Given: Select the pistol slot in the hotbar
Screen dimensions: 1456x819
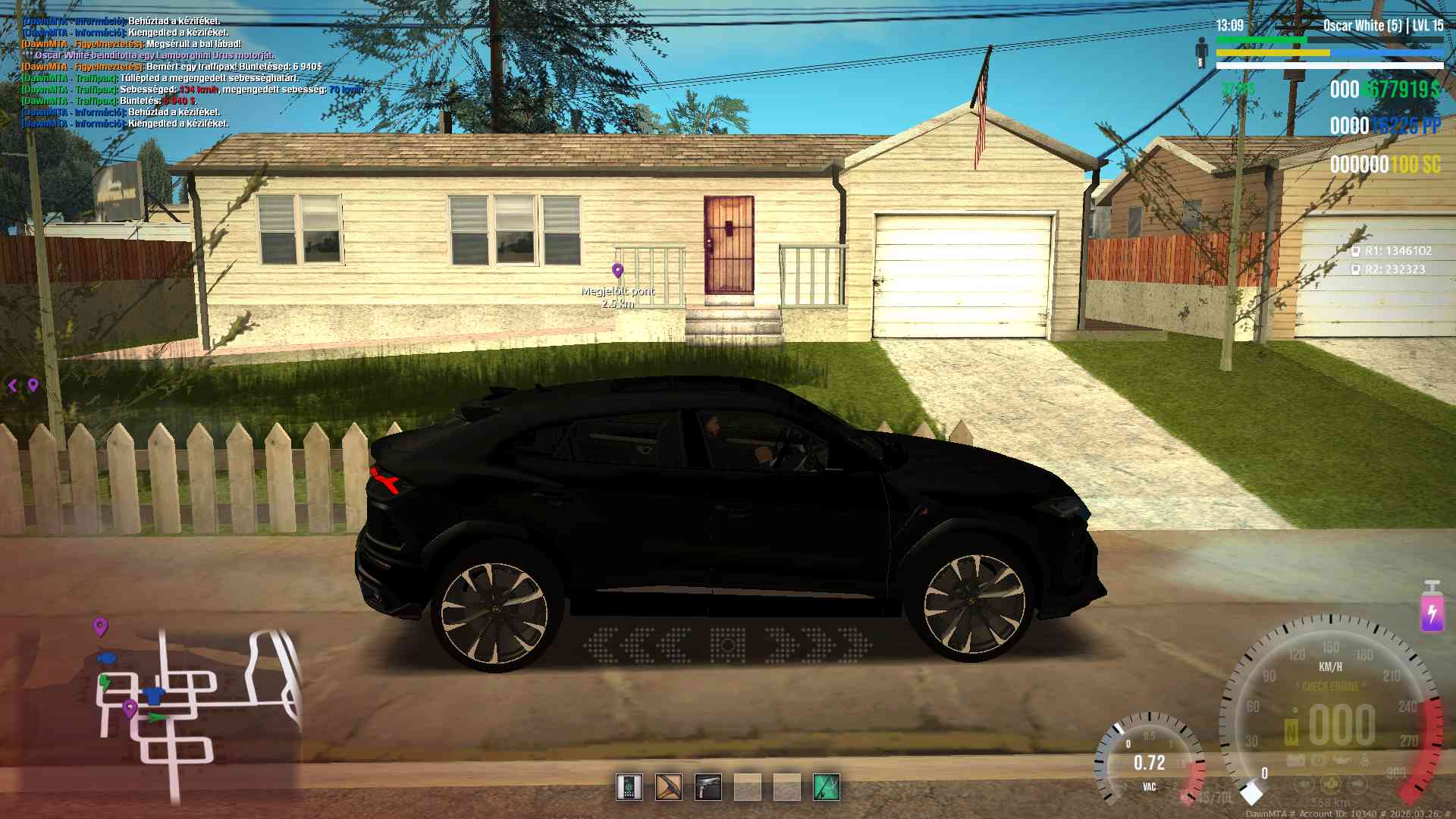Looking at the screenshot, I should click(x=708, y=787).
